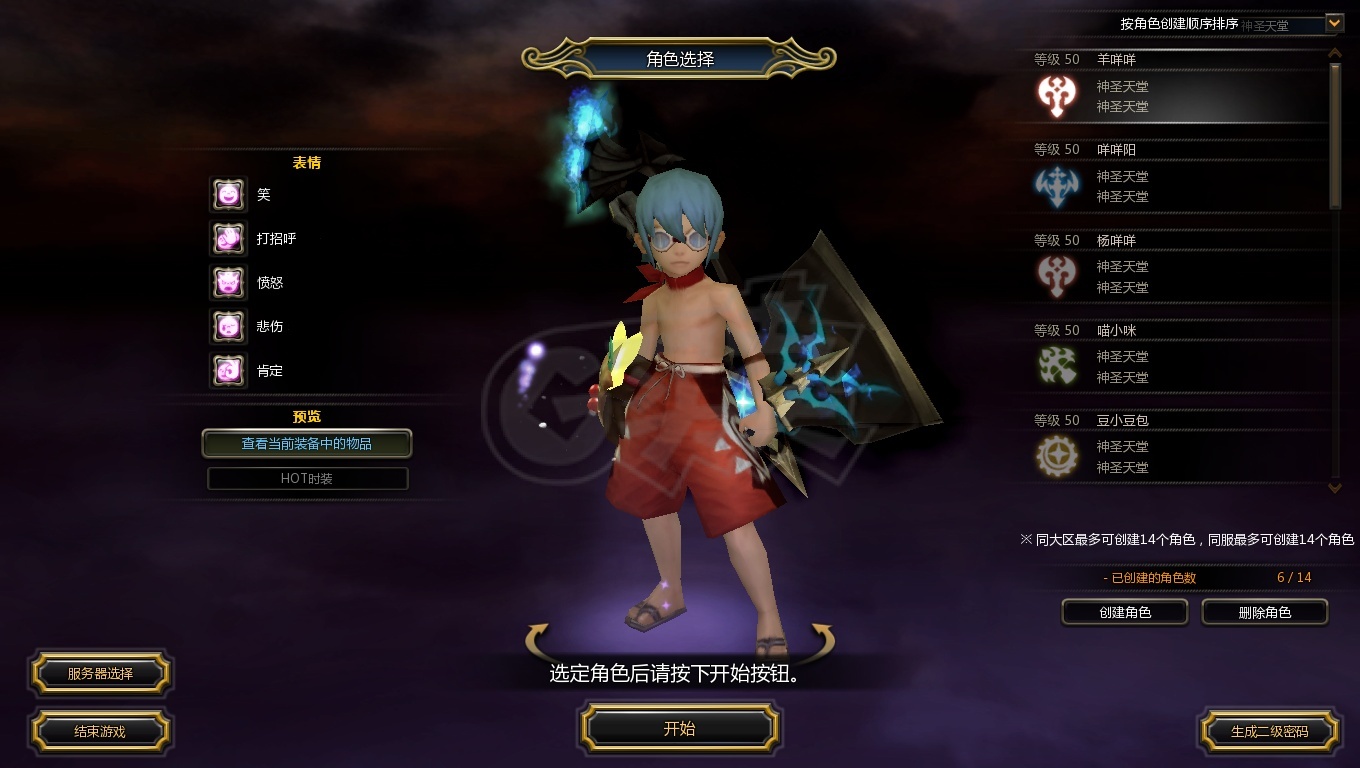Trigger the 打招呼 greeting emote
Screen dimensions: 1360x768
(x=228, y=239)
